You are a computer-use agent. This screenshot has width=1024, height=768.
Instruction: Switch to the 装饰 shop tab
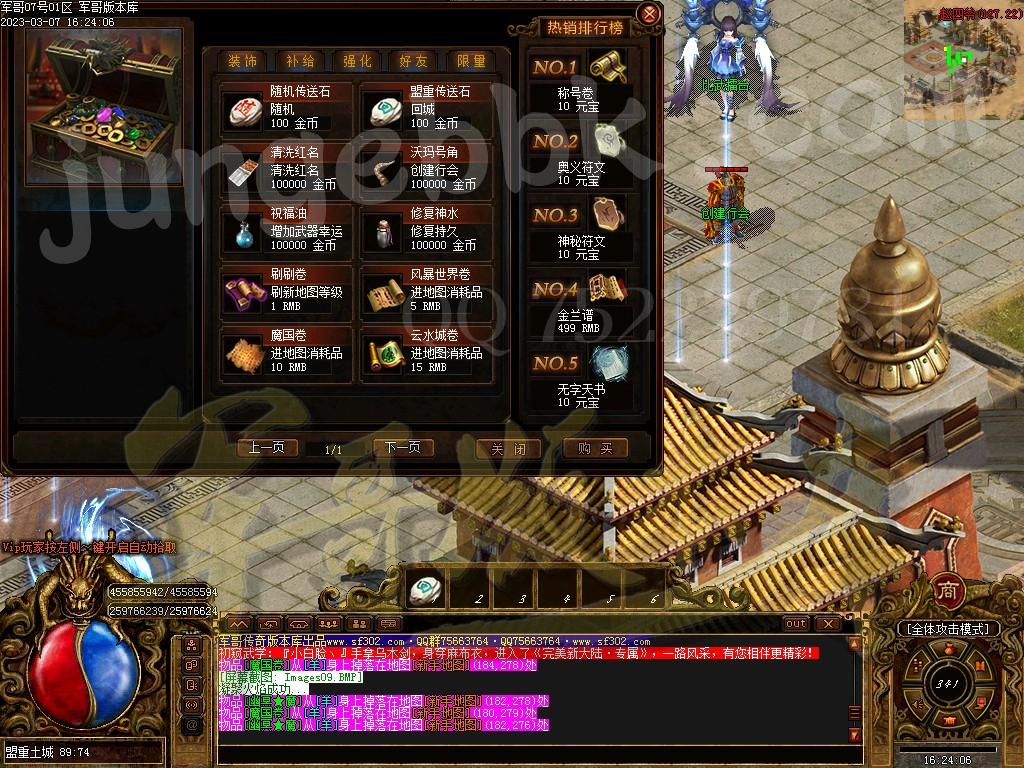tap(242, 61)
